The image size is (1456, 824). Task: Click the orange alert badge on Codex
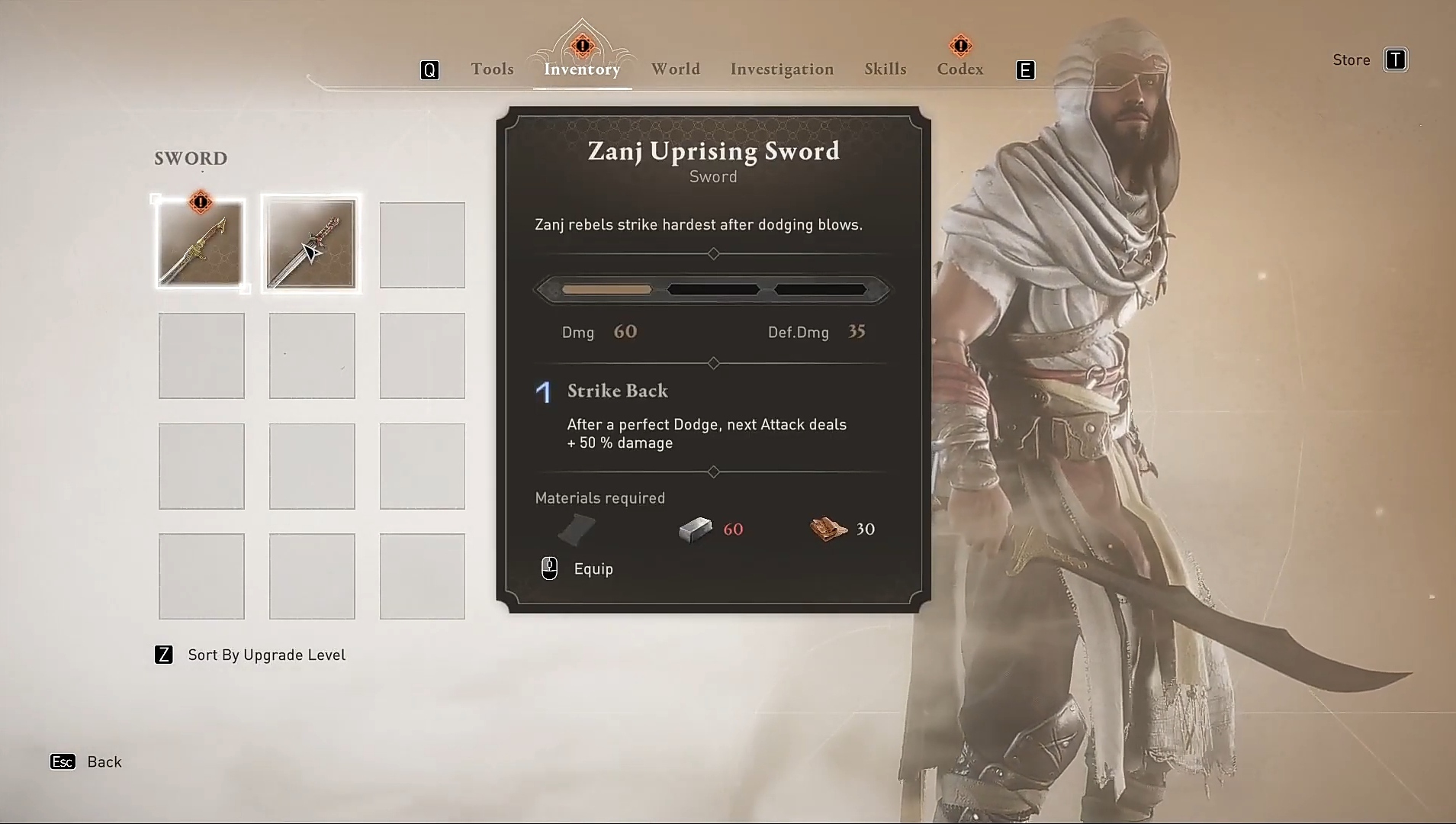pyautogui.click(x=961, y=44)
